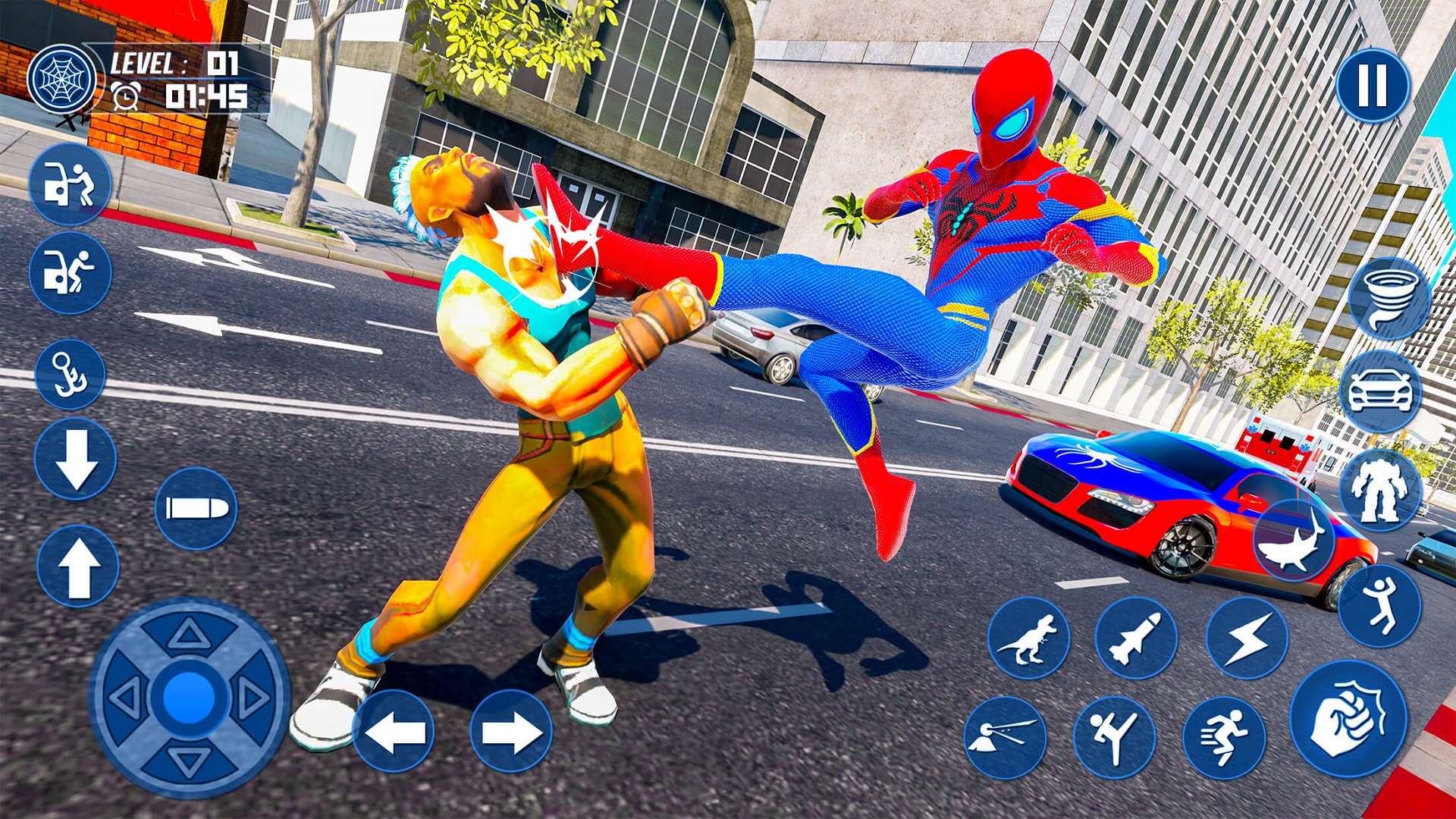Enter the nearby car
Image resolution: width=1456 pixels, height=819 pixels.
pyautogui.click(x=72, y=186)
